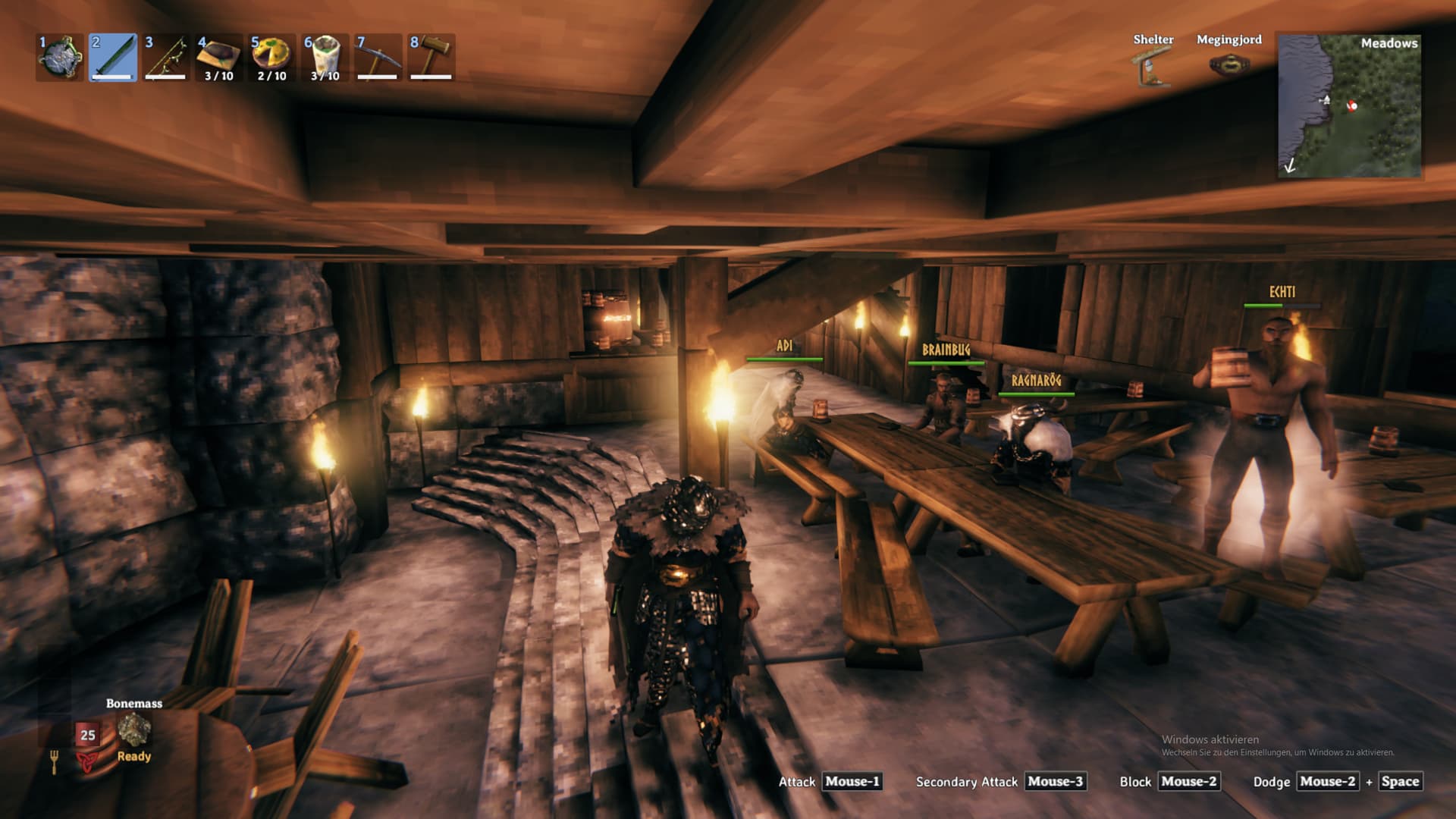
Task: Equip the bow from the hotbar
Action: (x=166, y=58)
